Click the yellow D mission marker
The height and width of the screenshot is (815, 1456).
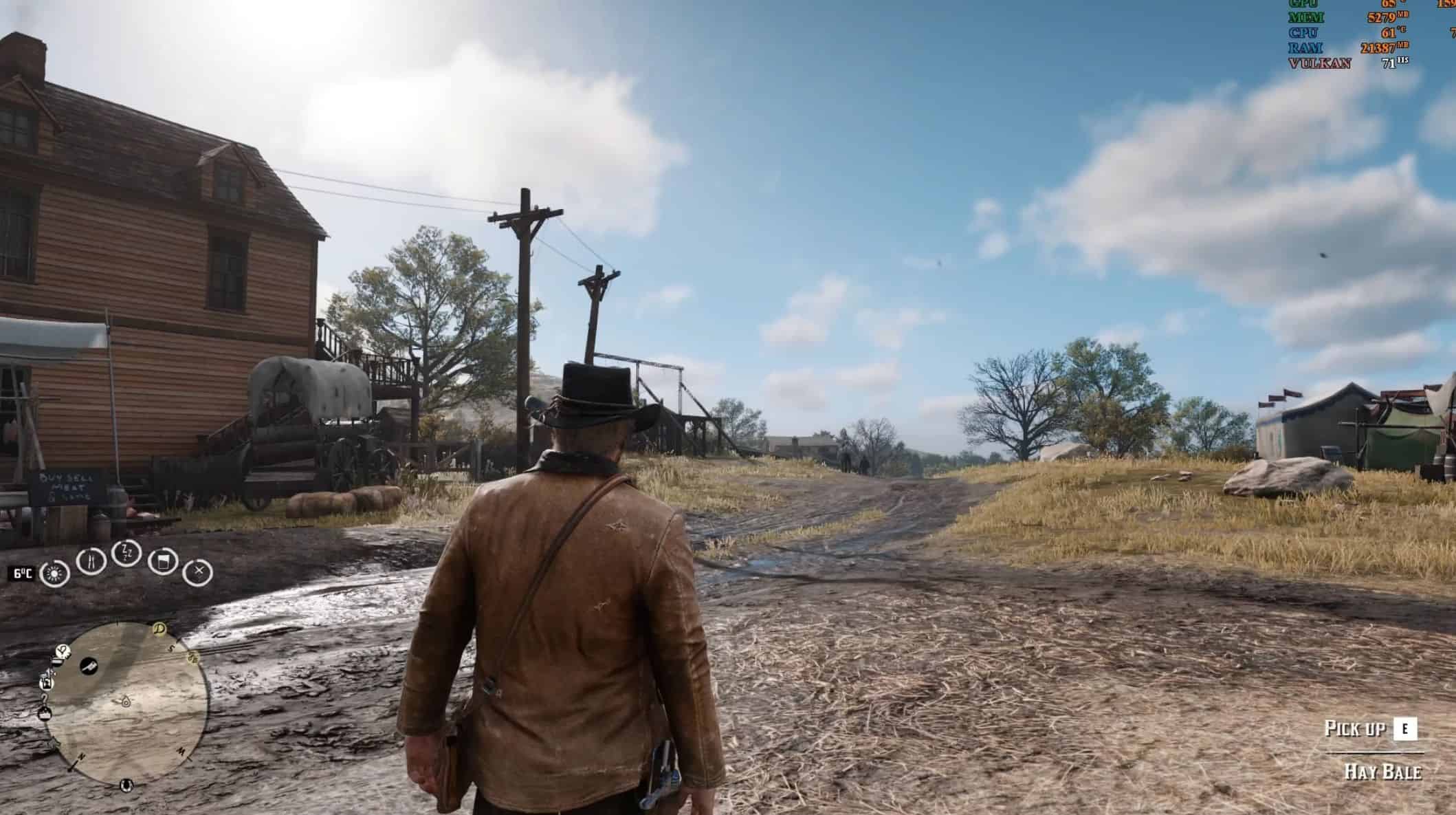click(160, 627)
